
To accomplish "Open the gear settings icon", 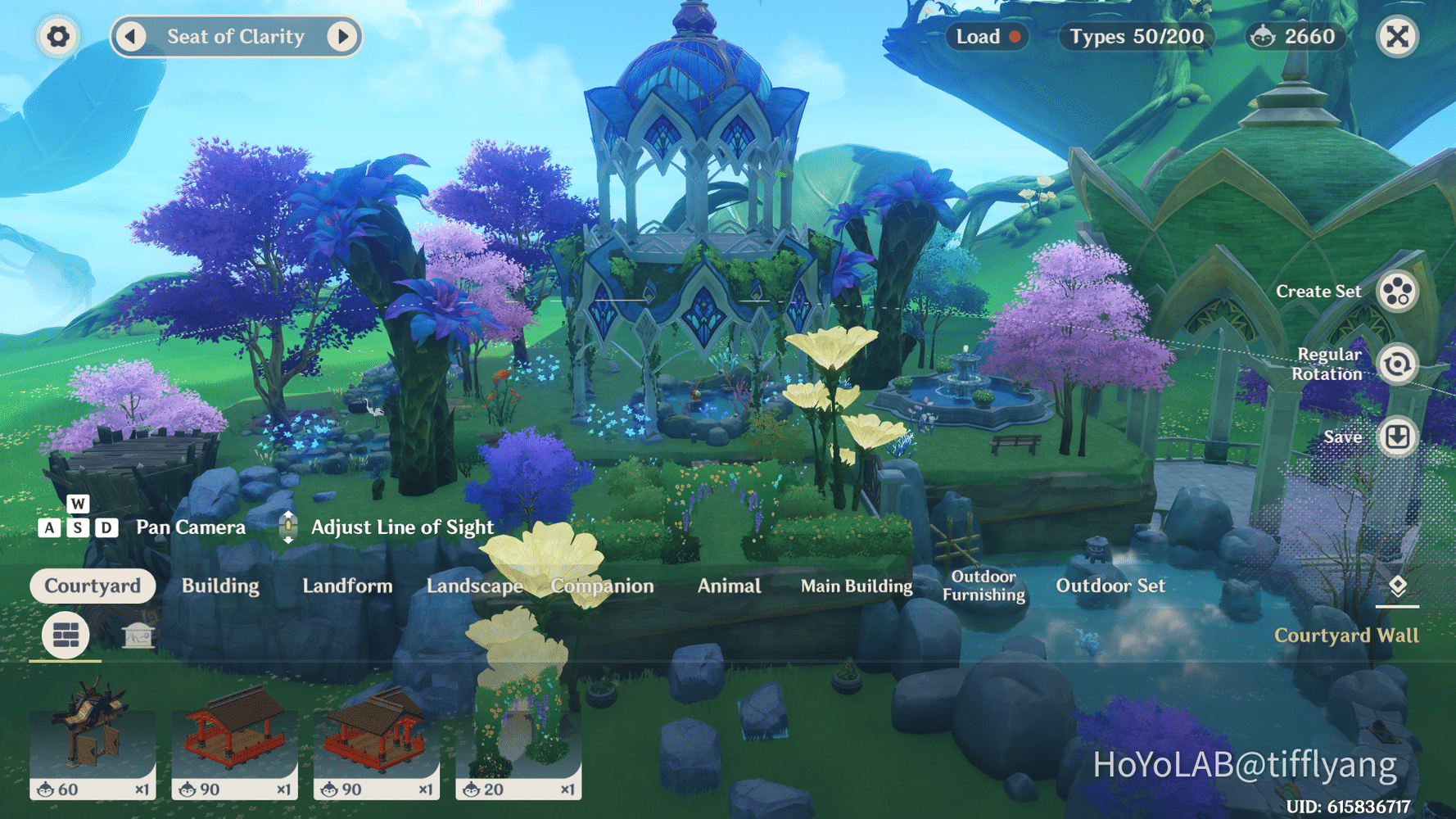I will [x=58, y=37].
